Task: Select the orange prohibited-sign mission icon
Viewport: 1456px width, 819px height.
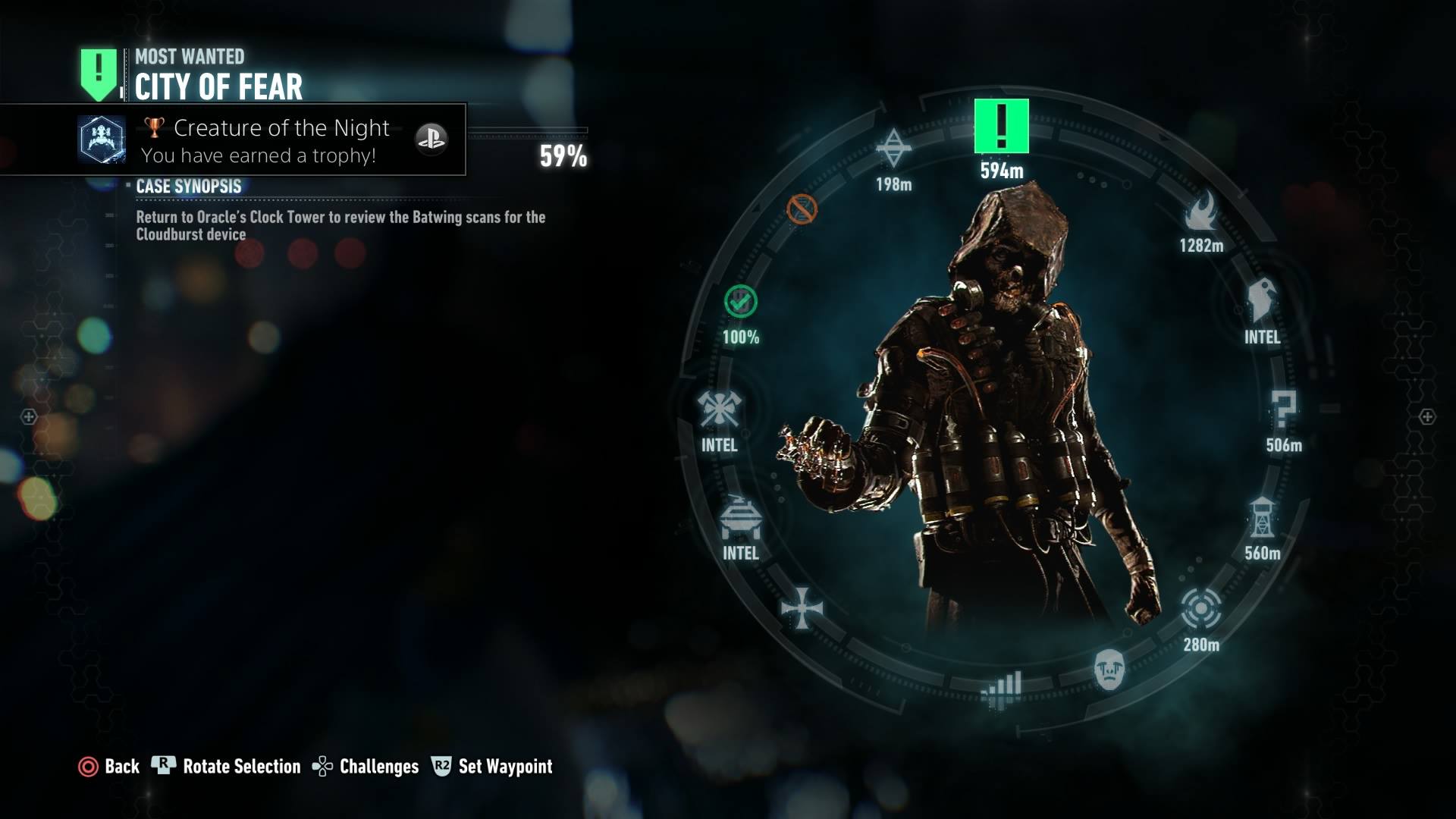Action: pyautogui.click(x=802, y=209)
